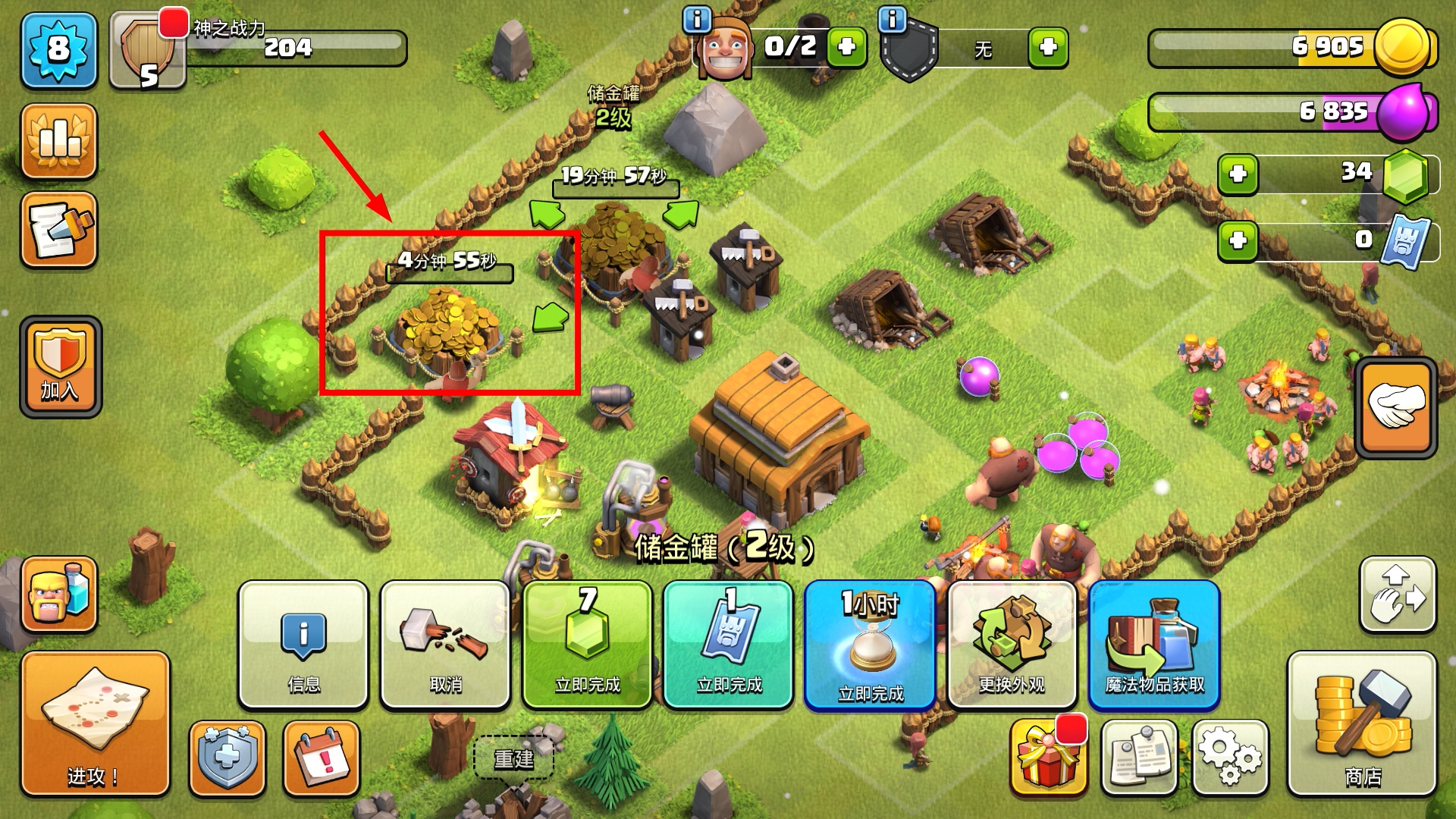
Task: Open the calendar events icon
Action: [322, 758]
